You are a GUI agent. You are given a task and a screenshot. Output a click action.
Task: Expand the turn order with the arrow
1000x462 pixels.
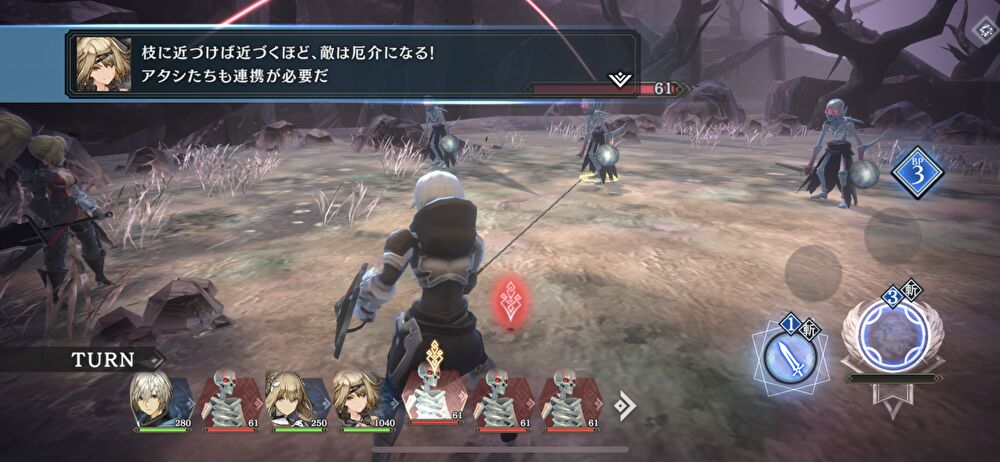(624, 405)
